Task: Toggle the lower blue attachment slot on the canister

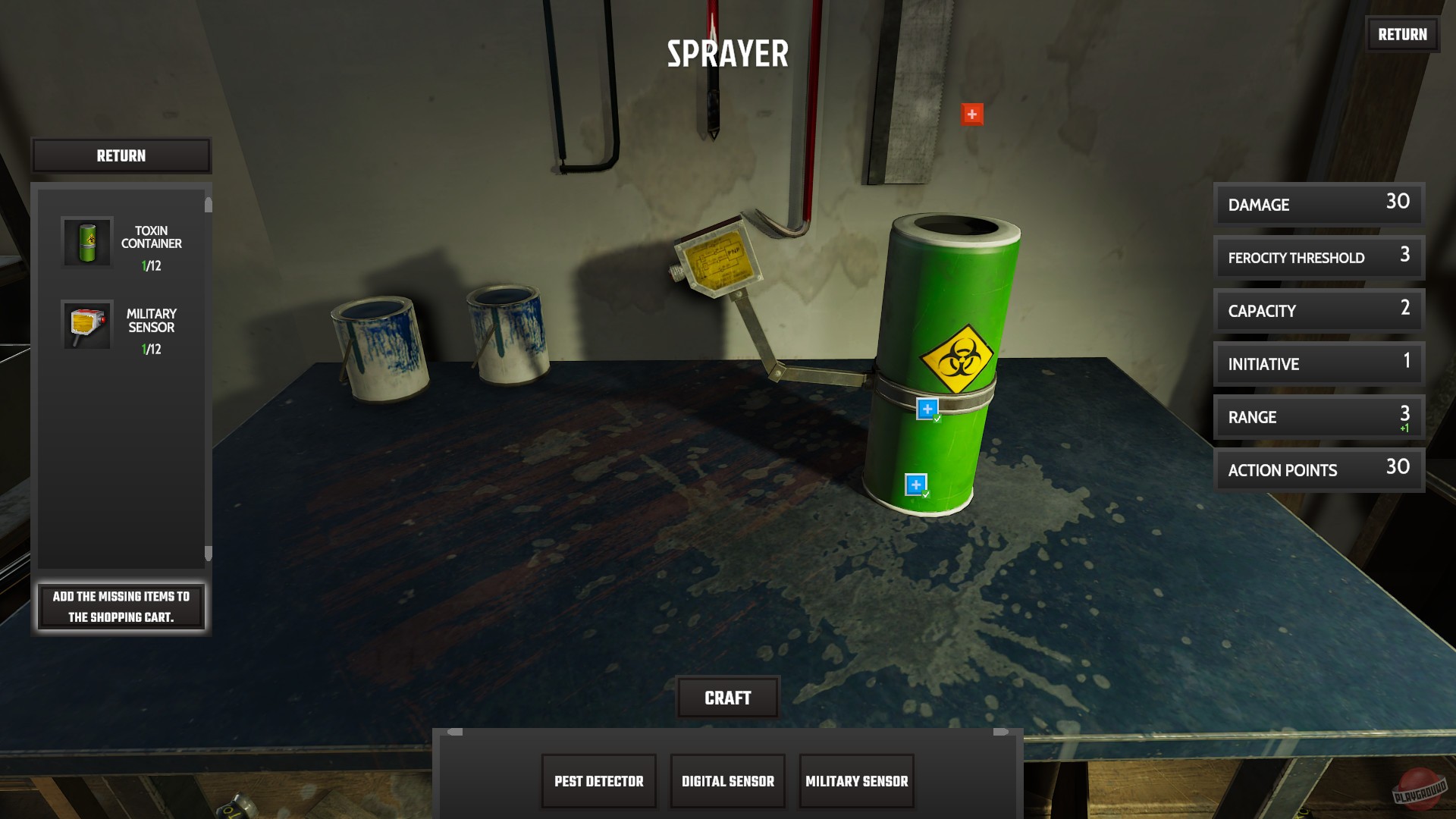Action: (916, 482)
